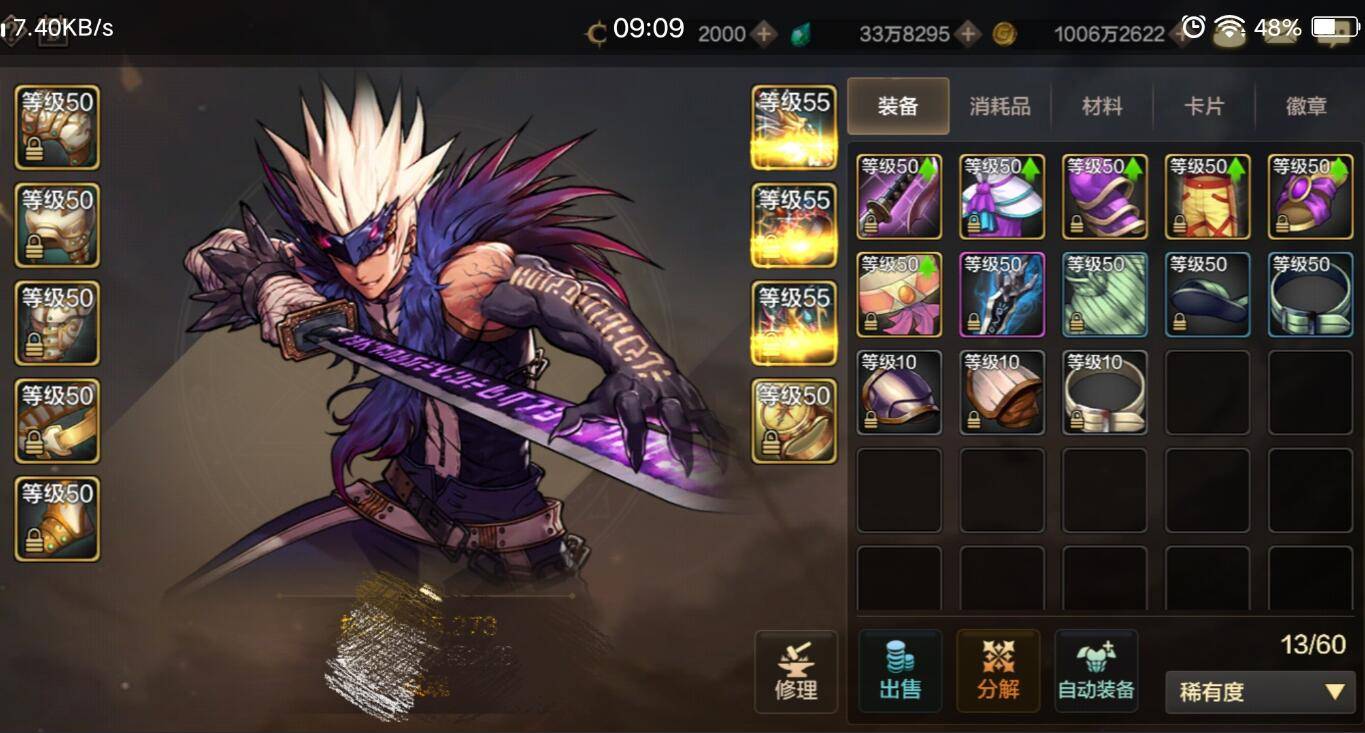Open the 消耗品 consumables tab
This screenshot has width=1365, height=733.
coord(1000,106)
